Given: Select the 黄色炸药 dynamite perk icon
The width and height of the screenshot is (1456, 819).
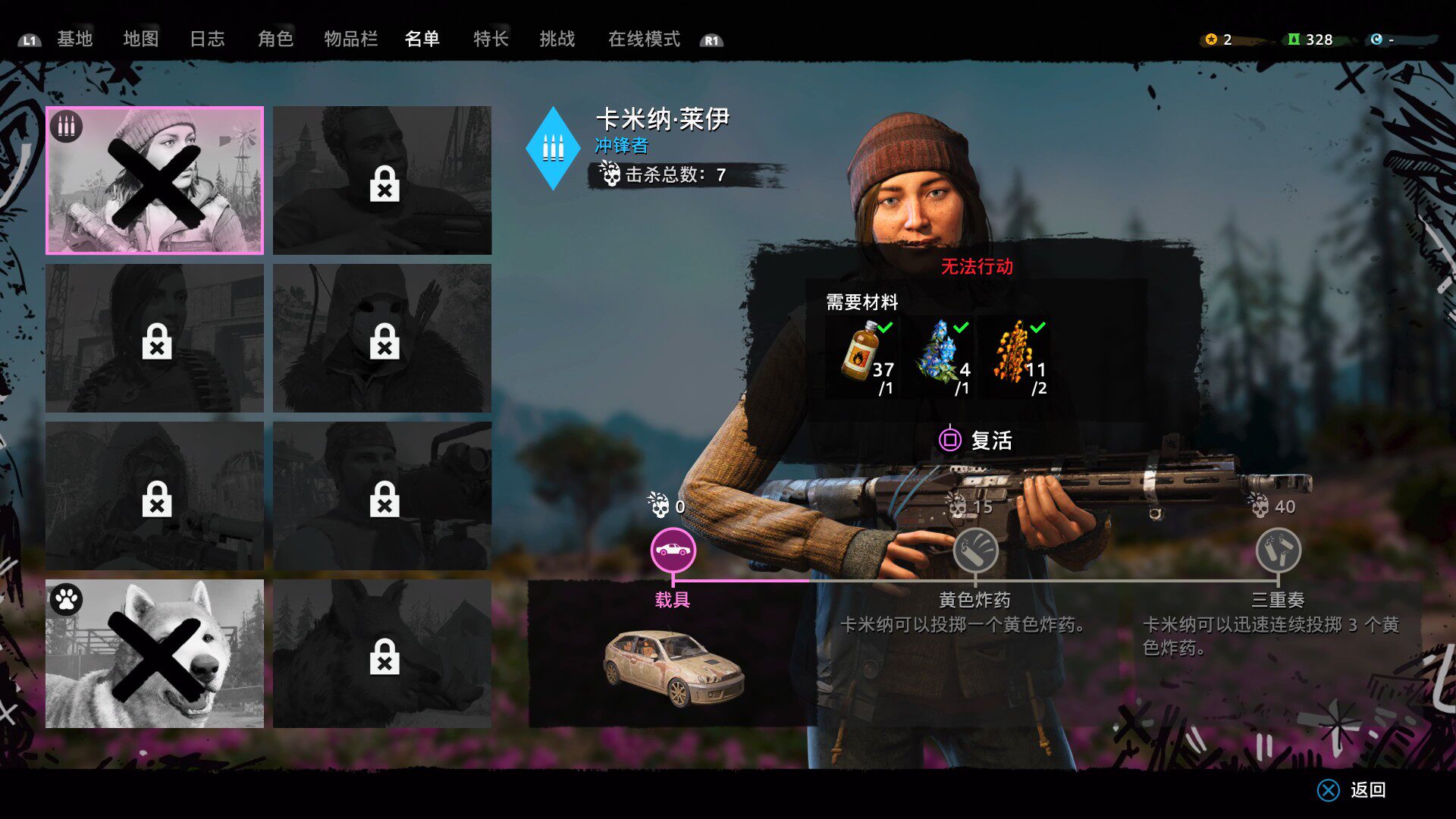Looking at the screenshot, I should (x=975, y=551).
